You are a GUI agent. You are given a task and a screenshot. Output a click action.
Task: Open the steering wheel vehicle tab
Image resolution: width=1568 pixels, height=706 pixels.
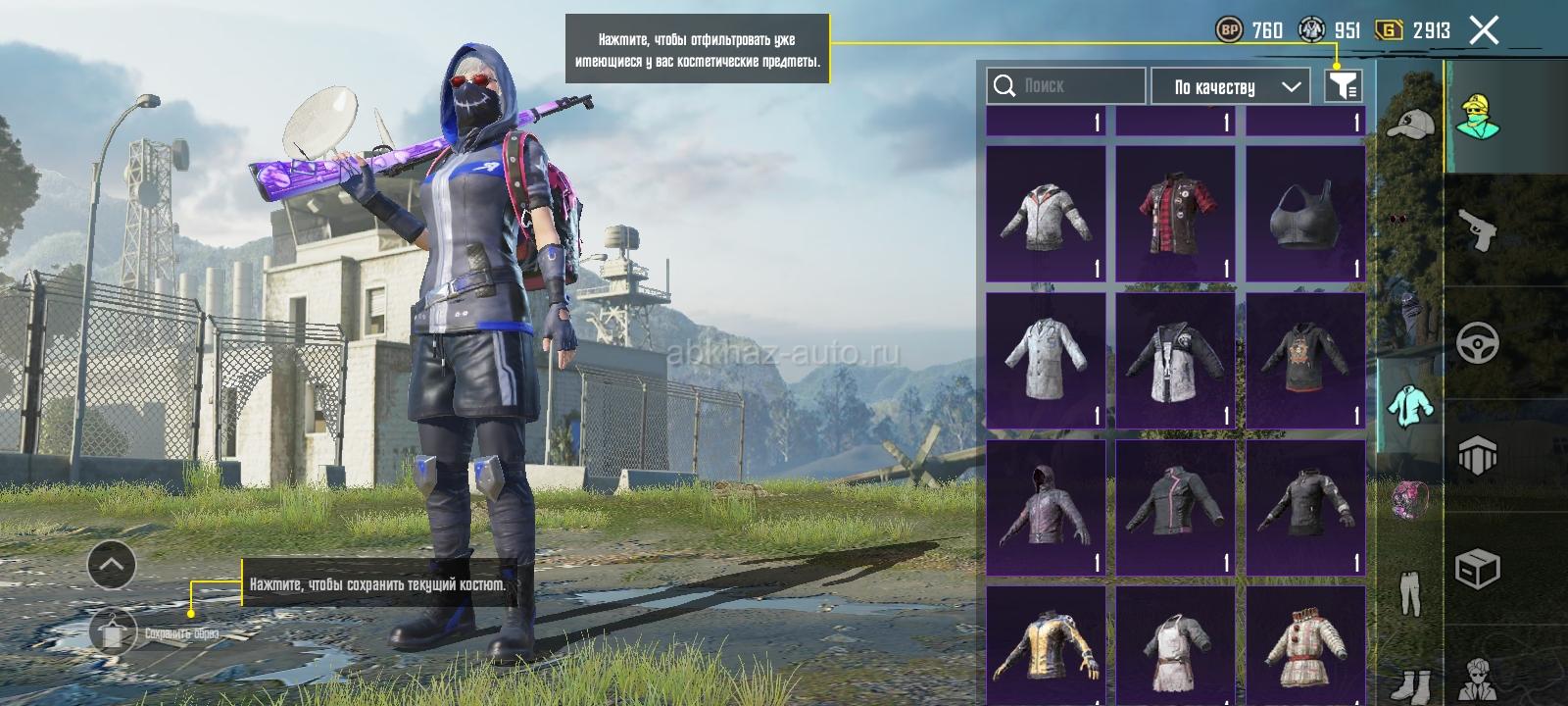tap(1478, 344)
